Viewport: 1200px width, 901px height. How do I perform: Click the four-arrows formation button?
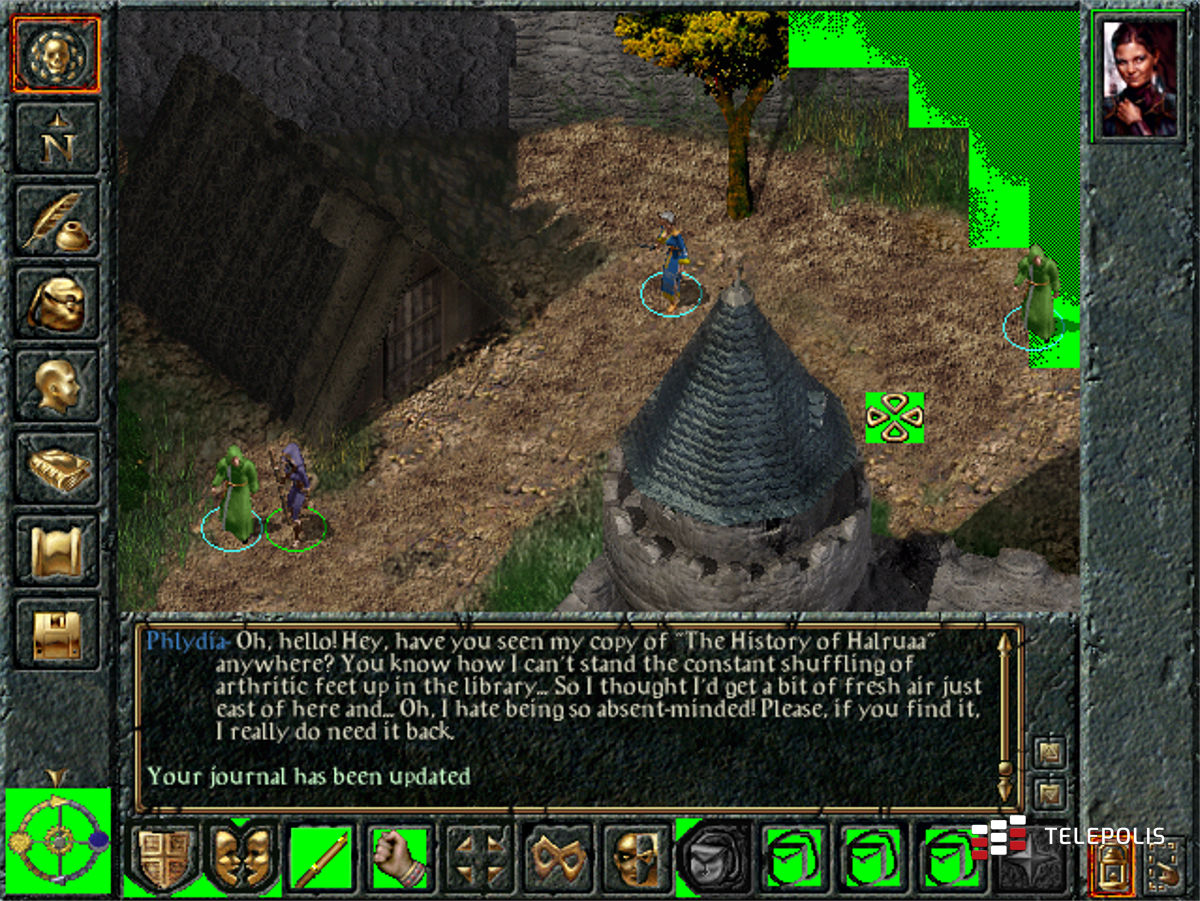[x=479, y=859]
